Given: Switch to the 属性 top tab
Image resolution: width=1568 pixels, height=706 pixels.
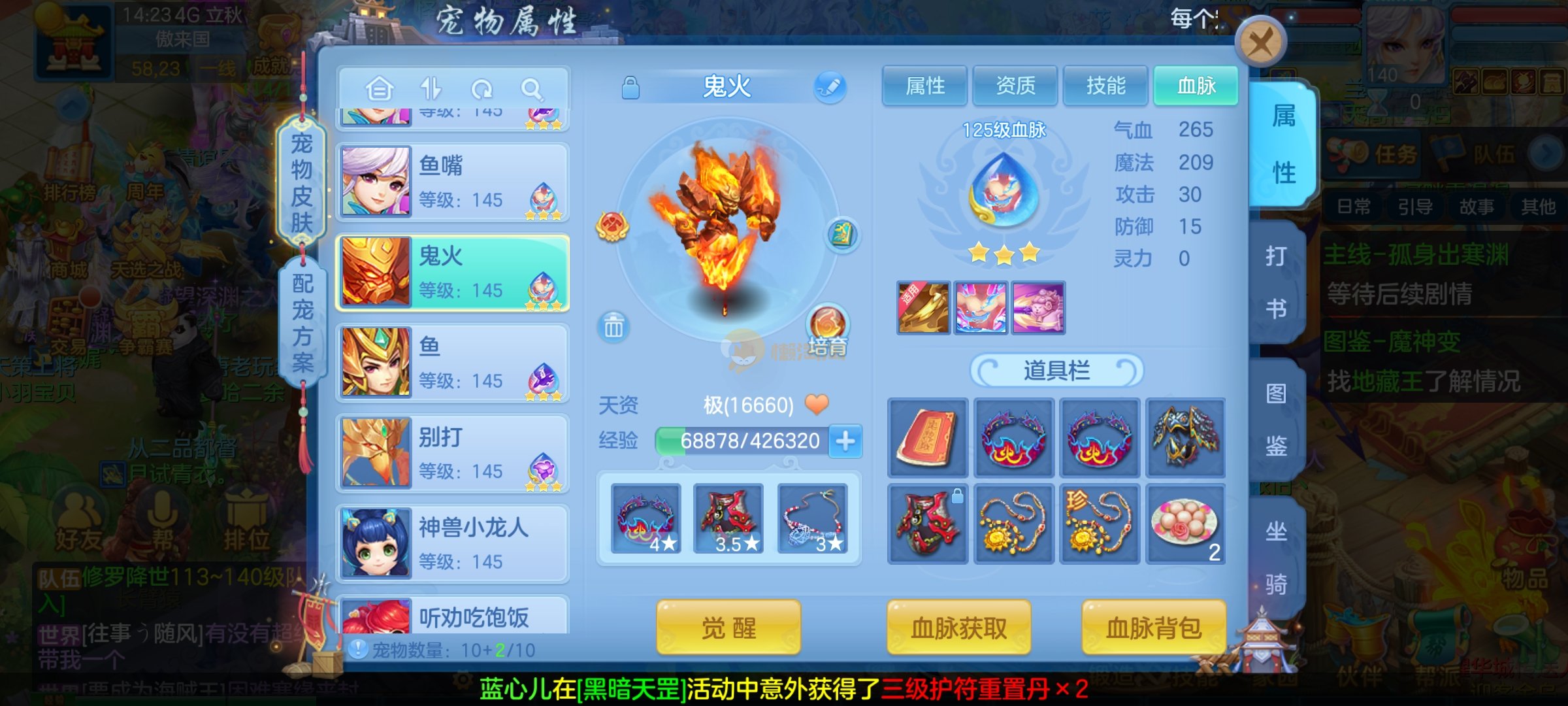Looking at the screenshot, I should [x=924, y=86].
